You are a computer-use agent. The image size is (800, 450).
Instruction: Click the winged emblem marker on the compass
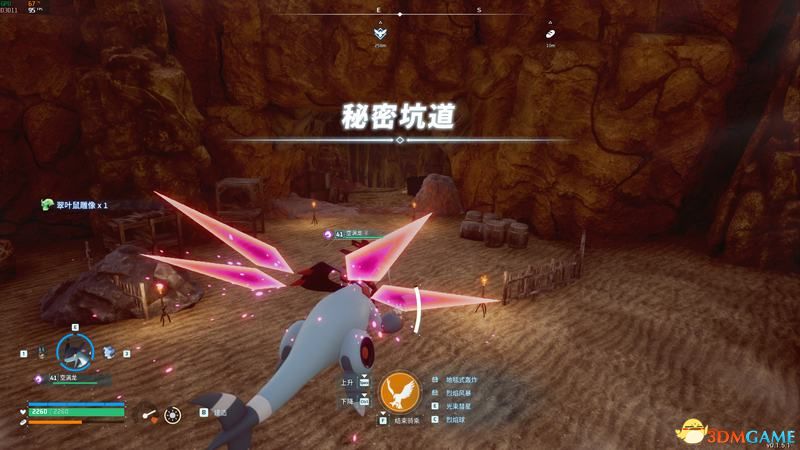(380, 33)
